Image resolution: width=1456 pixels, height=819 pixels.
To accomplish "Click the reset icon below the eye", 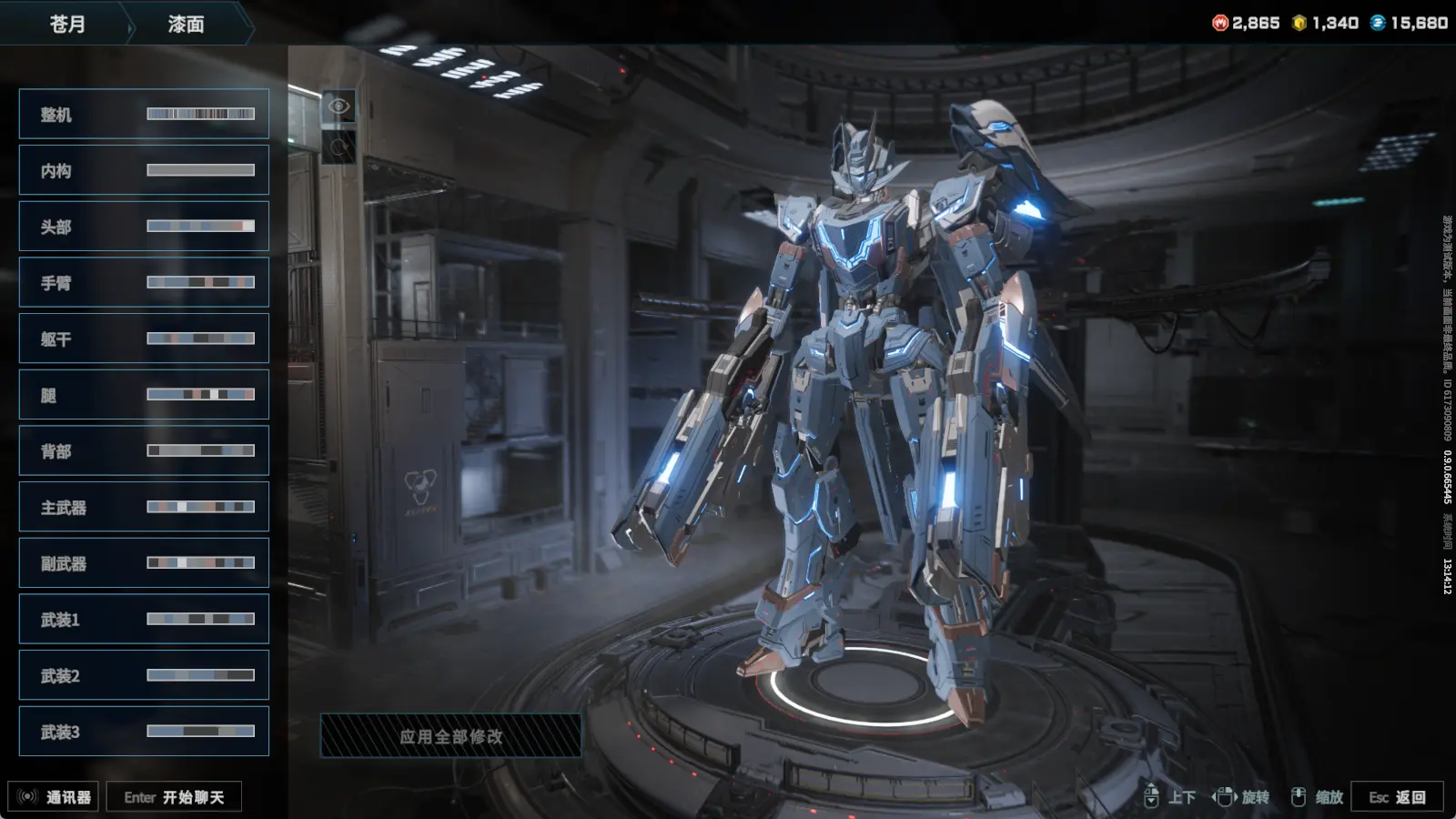I will (x=339, y=147).
